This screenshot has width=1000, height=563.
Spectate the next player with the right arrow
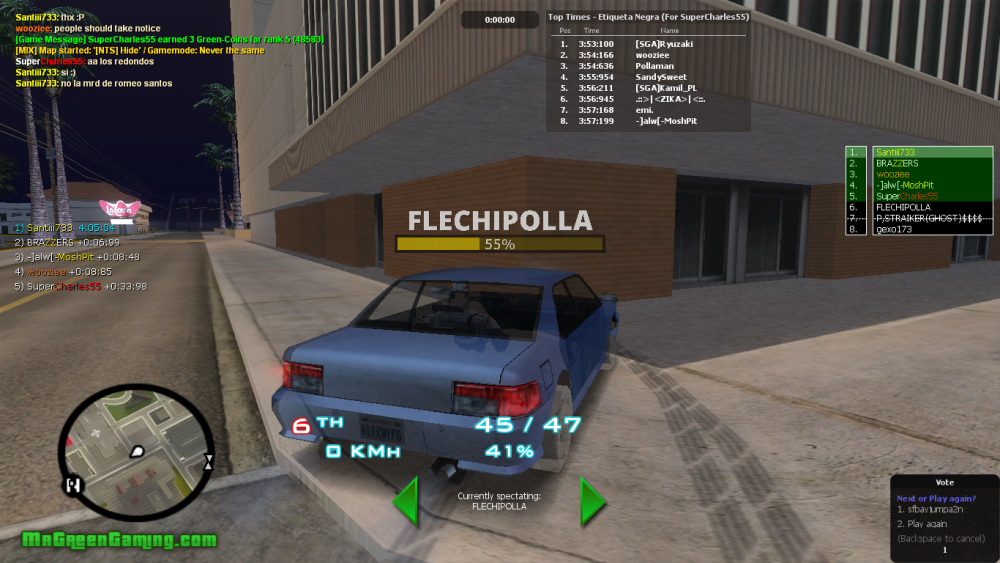point(593,501)
